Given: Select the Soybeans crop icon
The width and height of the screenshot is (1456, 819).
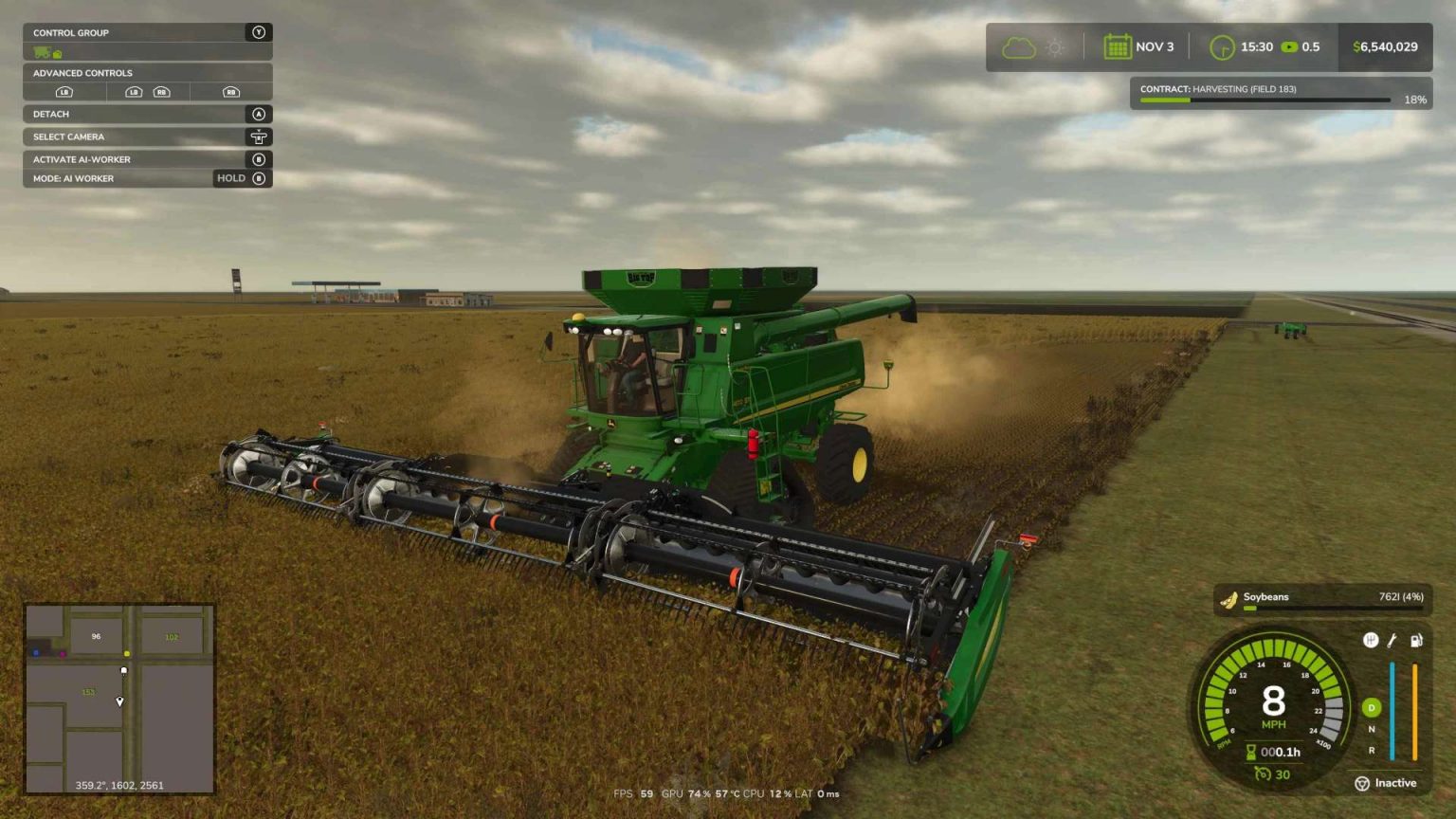Looking at the screenshot, I should click(x=1228, y=598).
